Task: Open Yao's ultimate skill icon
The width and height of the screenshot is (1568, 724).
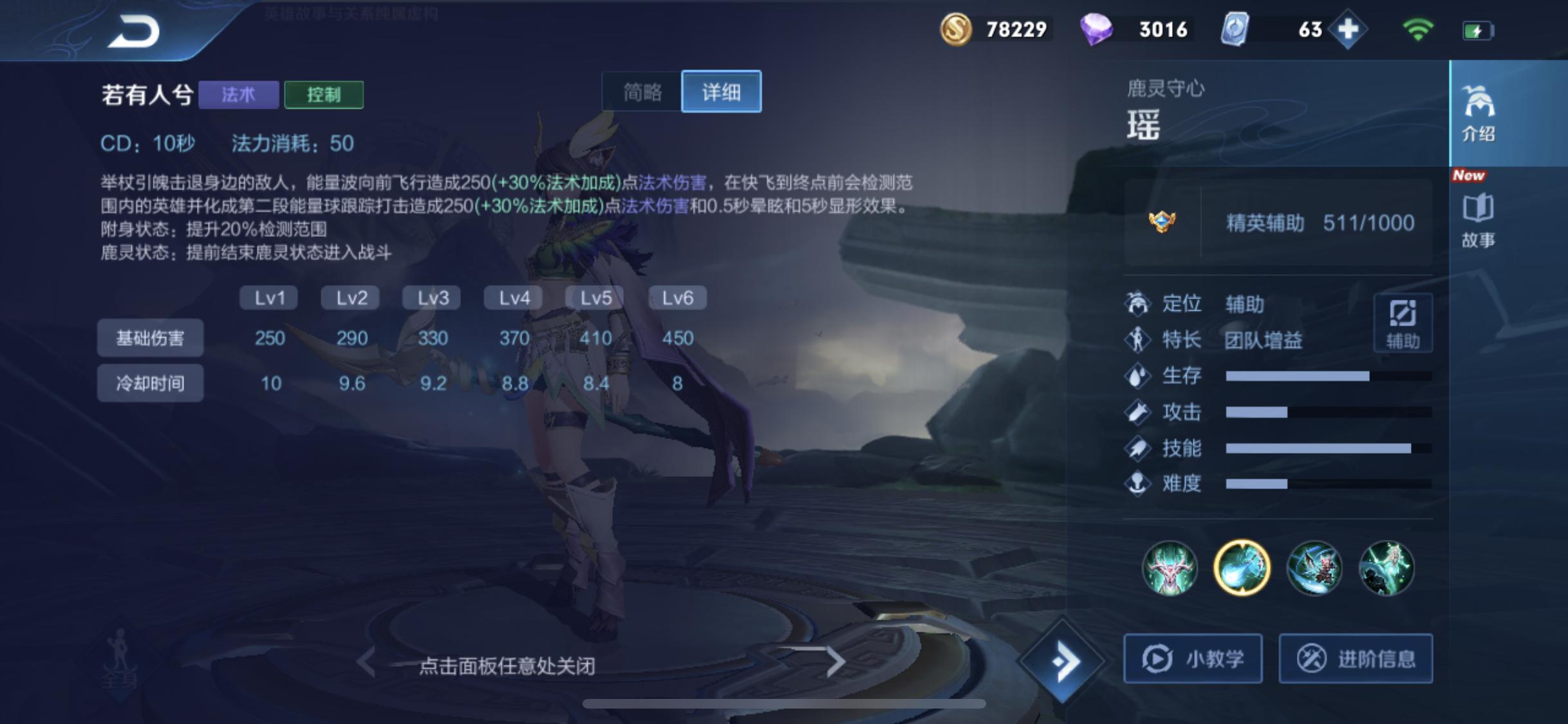Action: pos(1387,569)
